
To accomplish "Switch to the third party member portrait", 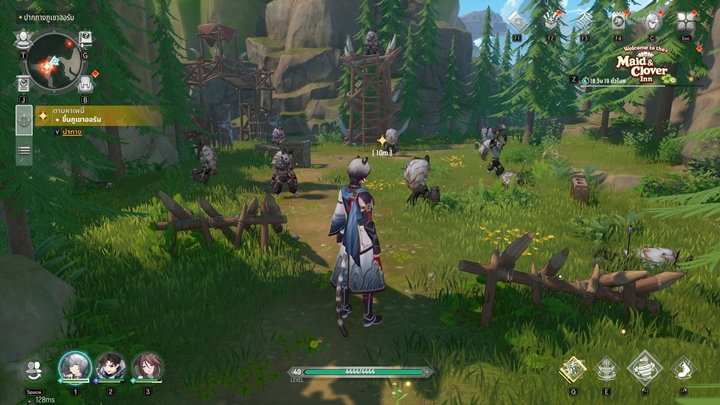I will click(x=147, y=367).
